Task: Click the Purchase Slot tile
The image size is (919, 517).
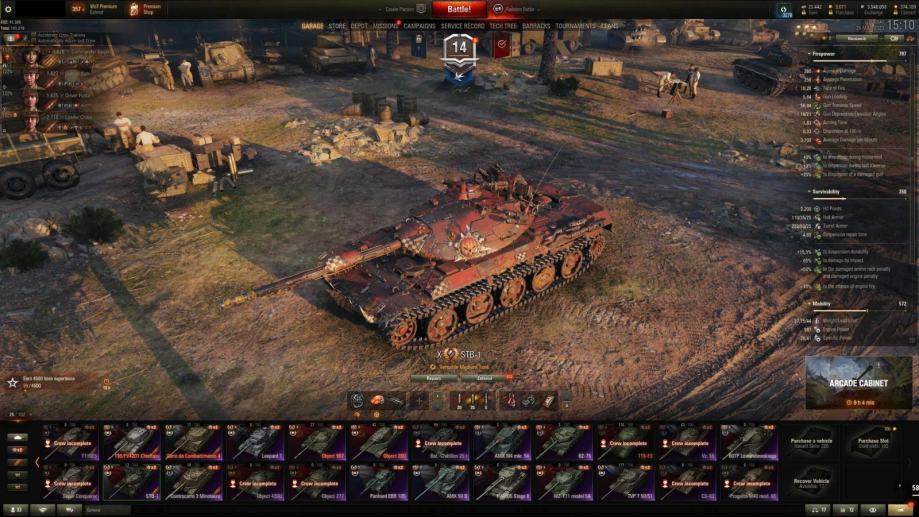Action: (872, 441)
